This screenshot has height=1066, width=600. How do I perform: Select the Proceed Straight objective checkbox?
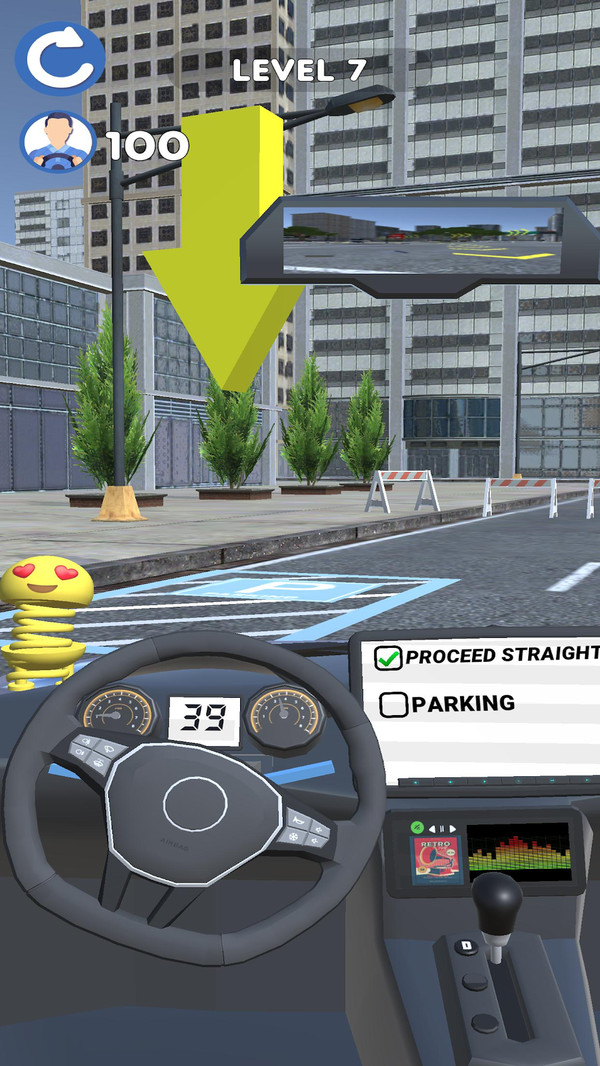point(387,657)
